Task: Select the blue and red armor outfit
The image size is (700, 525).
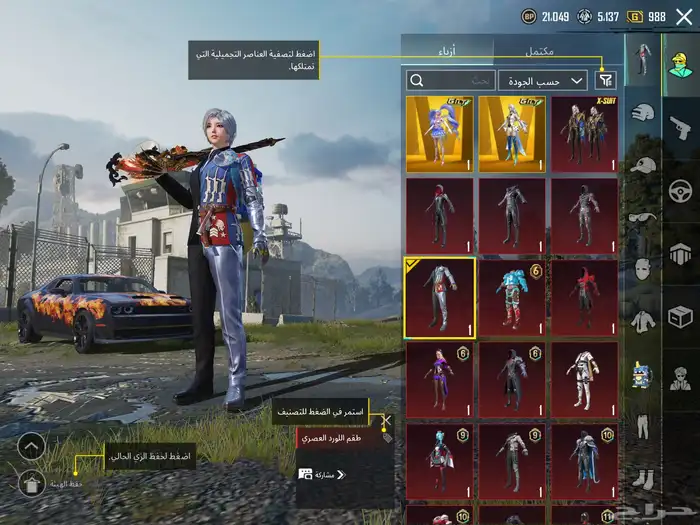Action: pyautogui.click(x=512, y=297)
